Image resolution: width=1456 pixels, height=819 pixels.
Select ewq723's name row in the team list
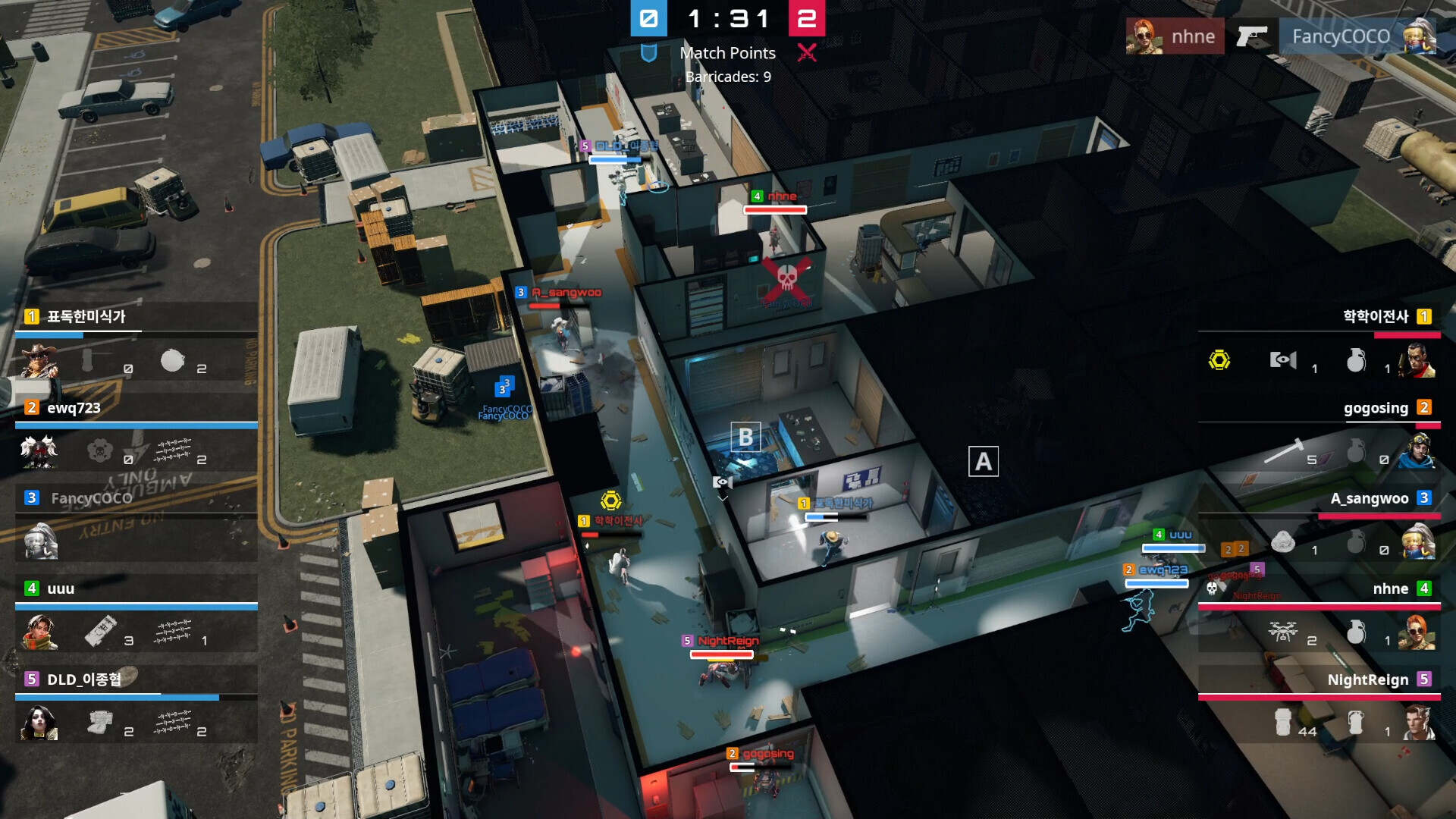click(x=74, y=408)
